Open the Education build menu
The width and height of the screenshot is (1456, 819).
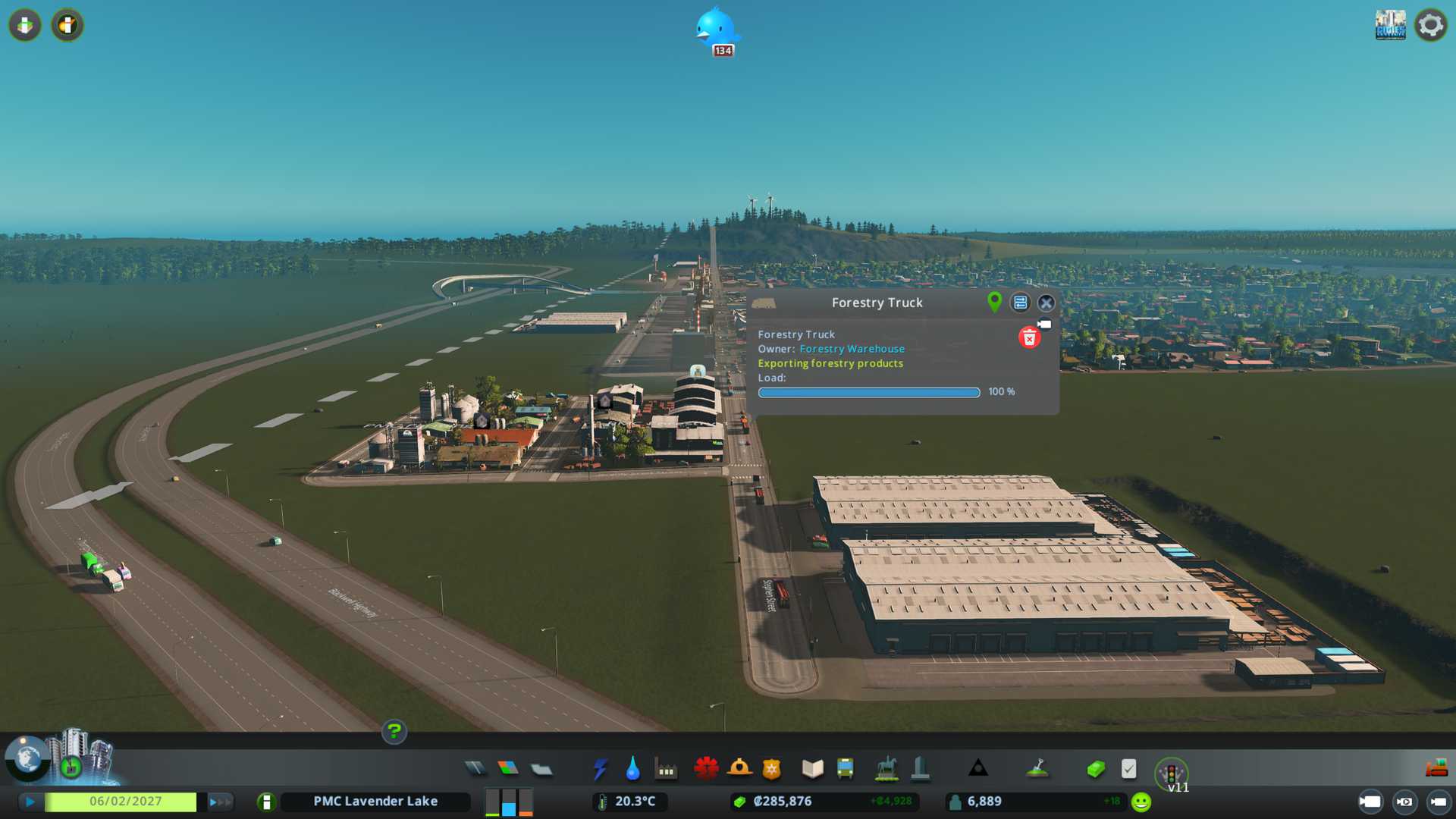coord(812,769)
